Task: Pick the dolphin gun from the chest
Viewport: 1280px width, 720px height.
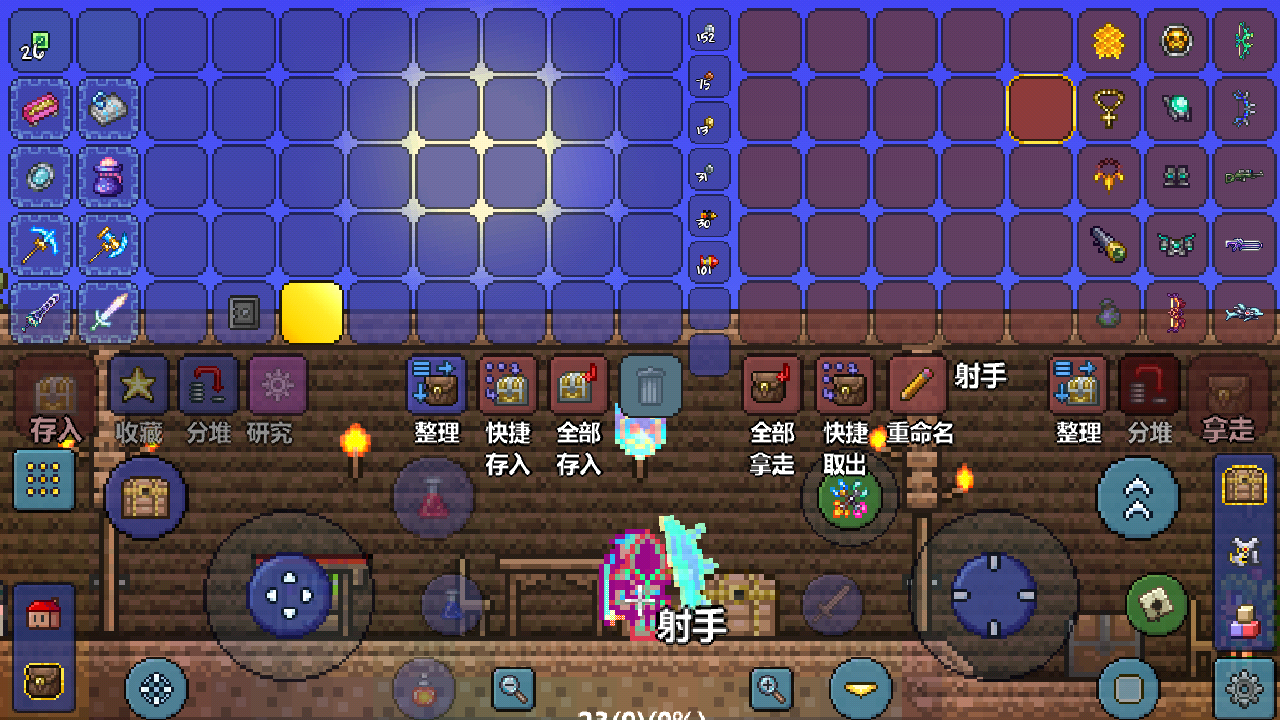Action: click(x=1244, y=313)
